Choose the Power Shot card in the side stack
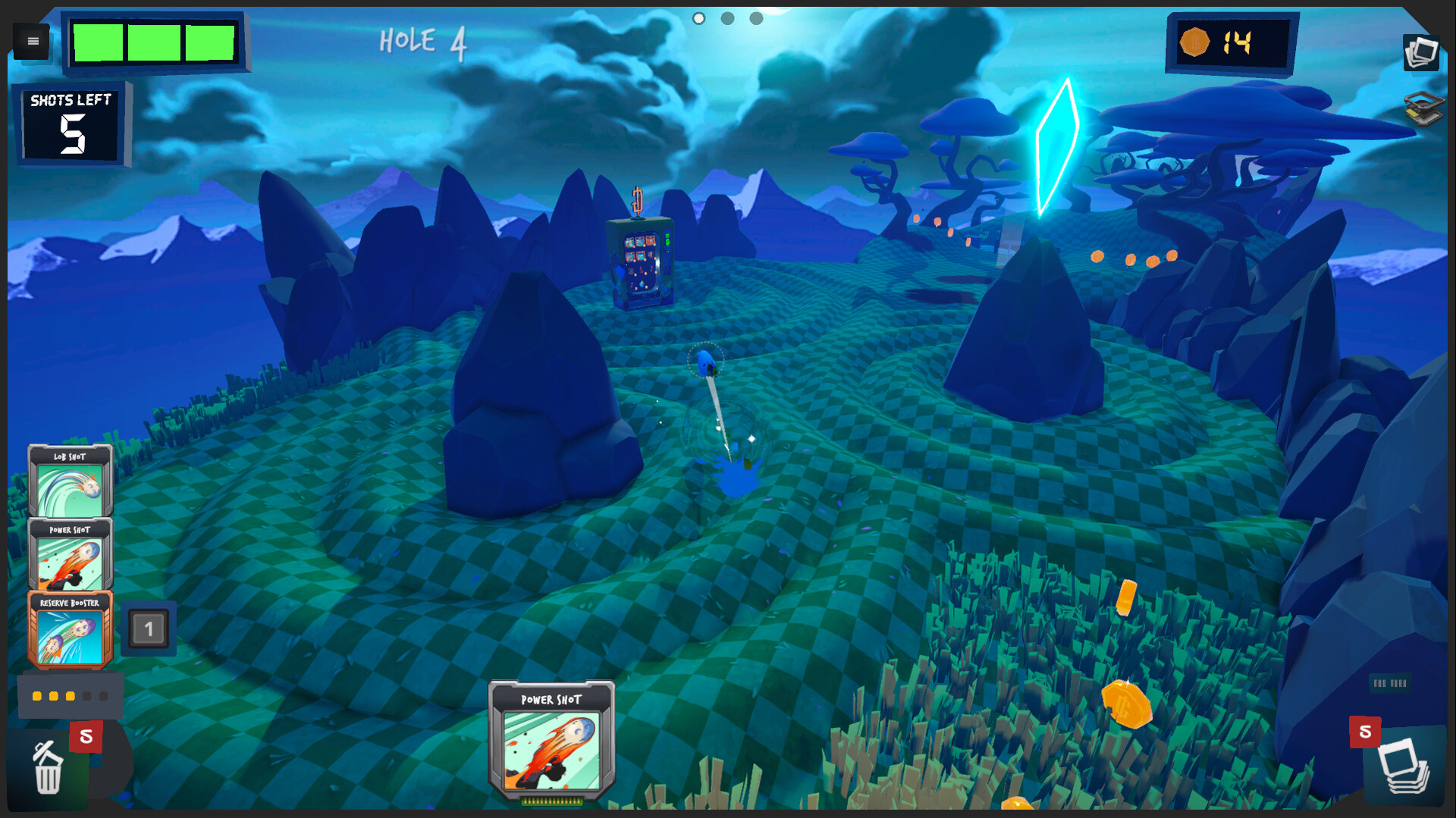 click(70, 554)
